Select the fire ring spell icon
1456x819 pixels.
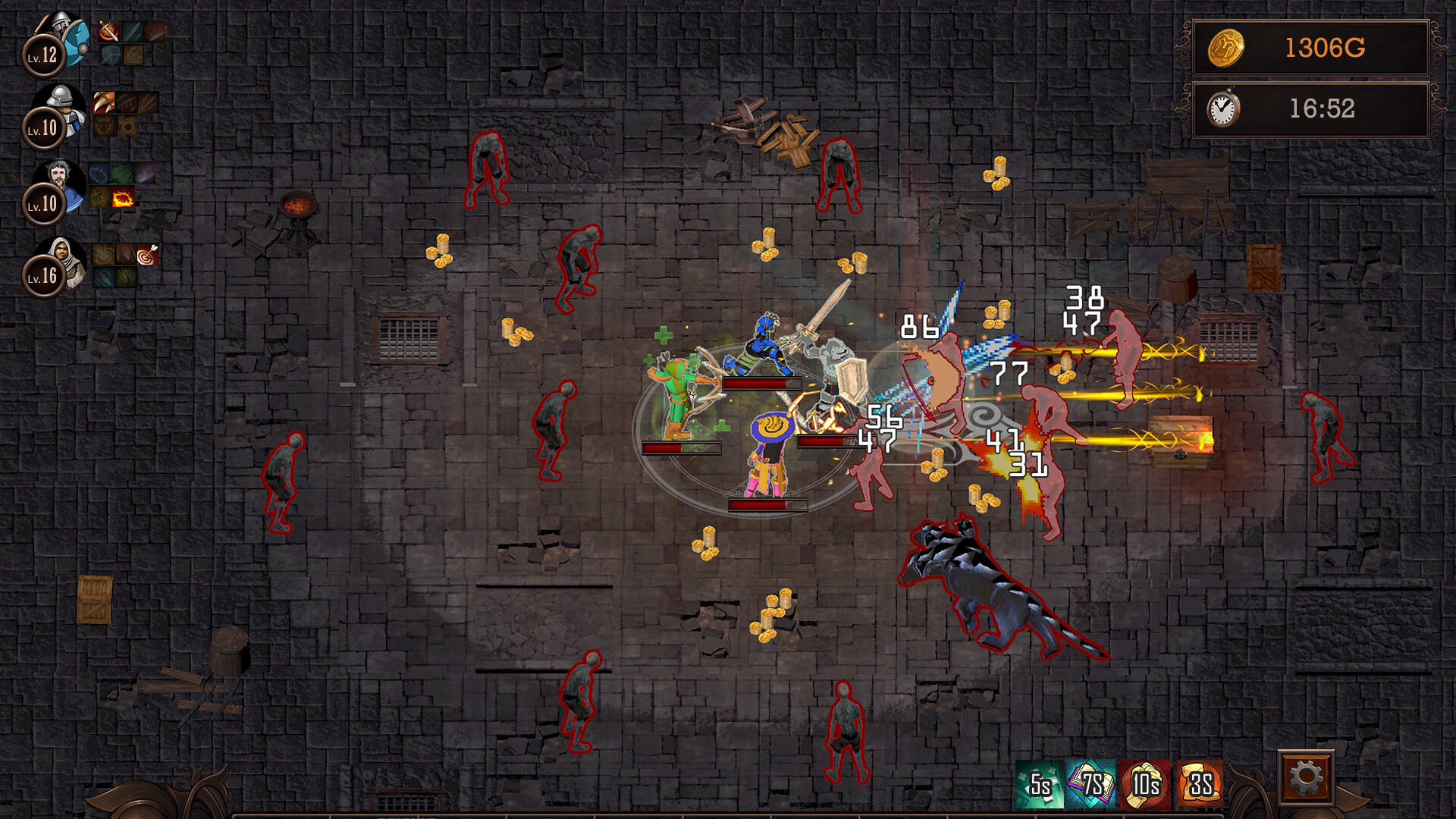coord(123,199)
